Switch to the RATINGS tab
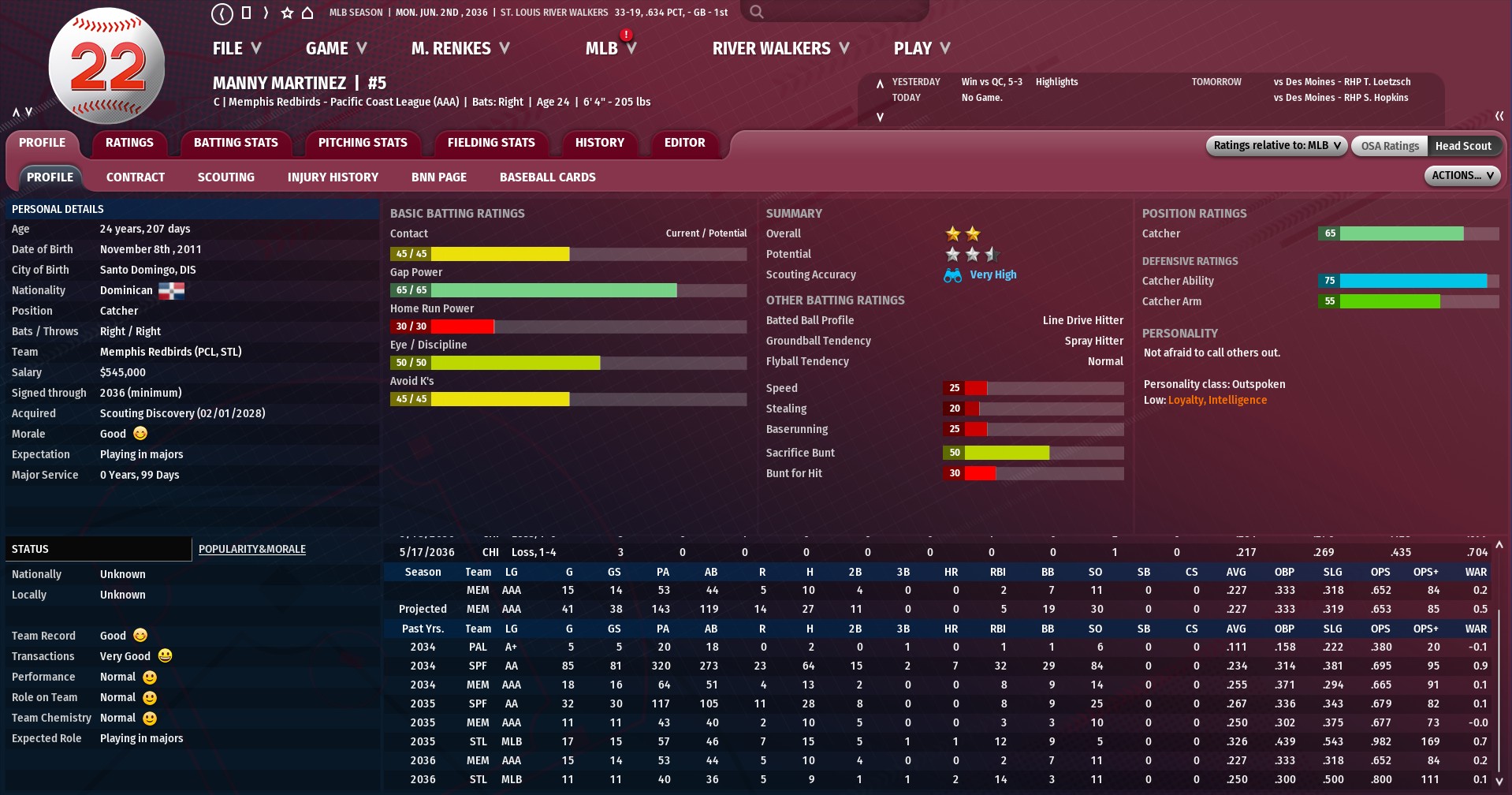This screenshot has width=1512, height=795. [129, 143]
